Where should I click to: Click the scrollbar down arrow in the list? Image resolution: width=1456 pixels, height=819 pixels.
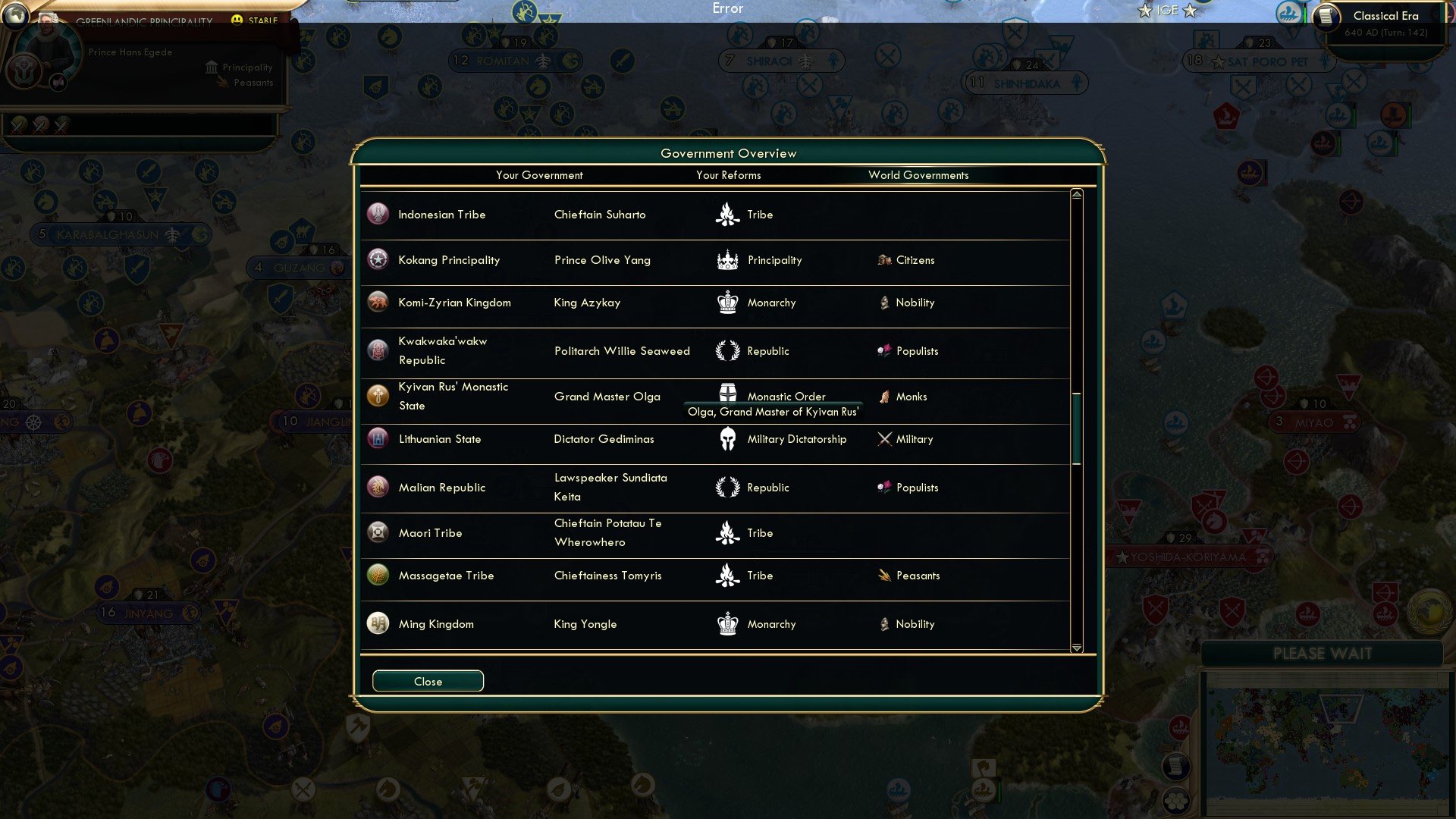(1075, 648)
